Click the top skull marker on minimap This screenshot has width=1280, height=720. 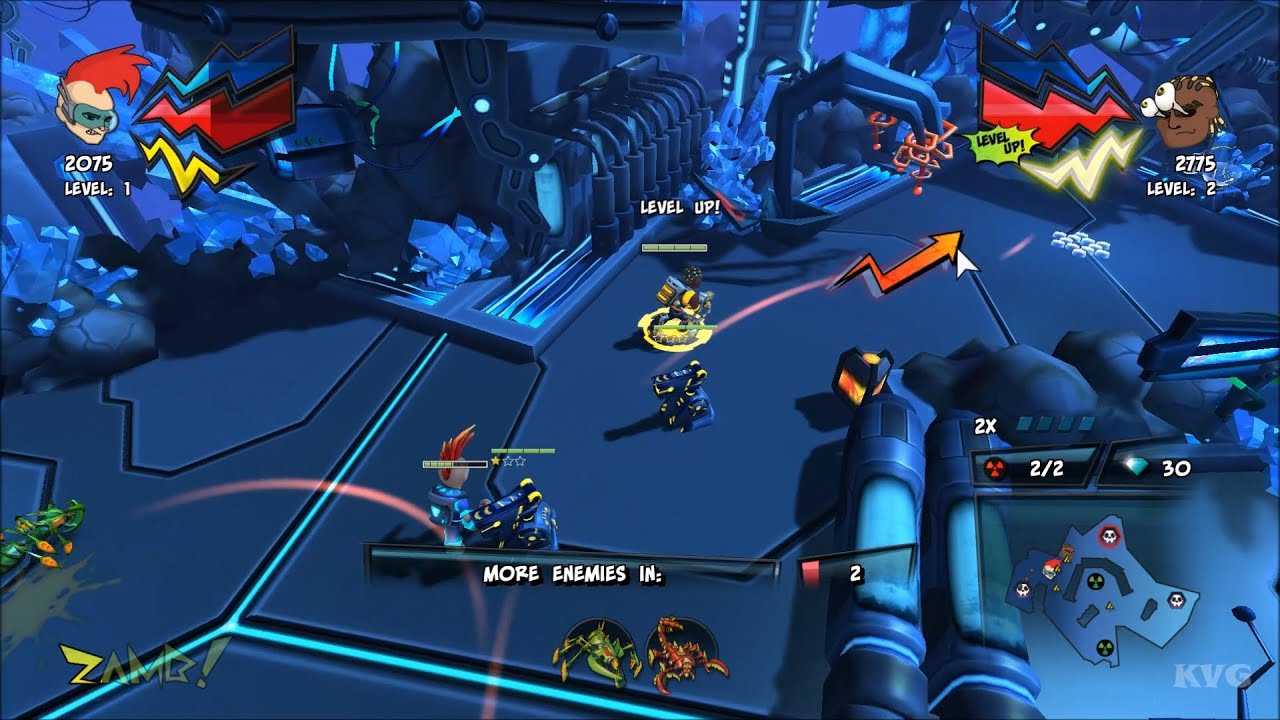1108,536
